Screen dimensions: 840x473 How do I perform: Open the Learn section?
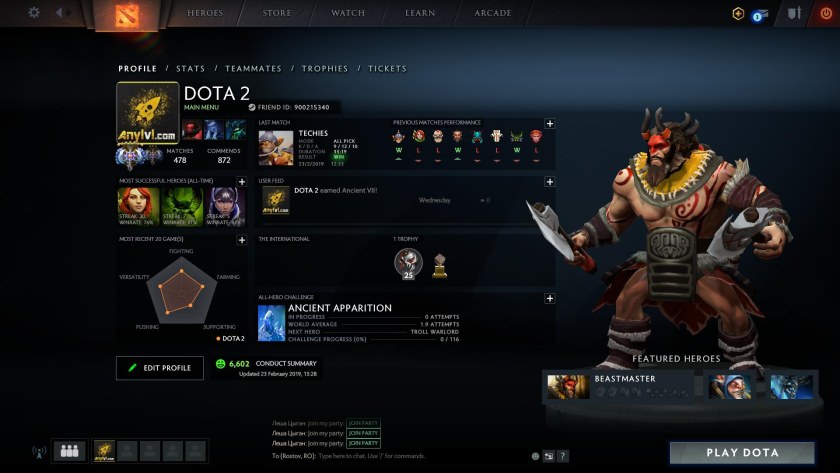[420, 13]
